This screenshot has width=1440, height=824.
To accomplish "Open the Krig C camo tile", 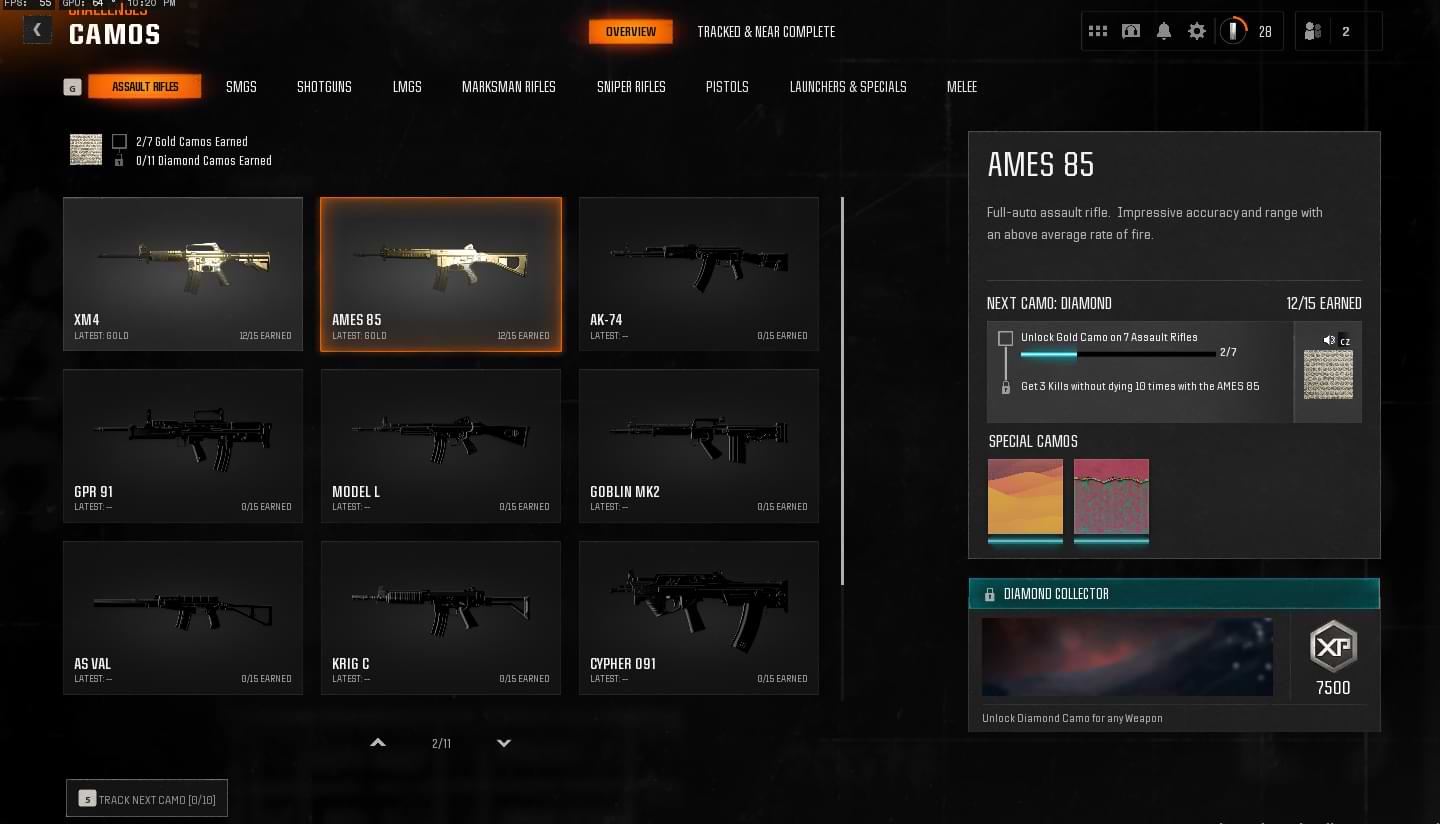I will (x=441, y=617).
